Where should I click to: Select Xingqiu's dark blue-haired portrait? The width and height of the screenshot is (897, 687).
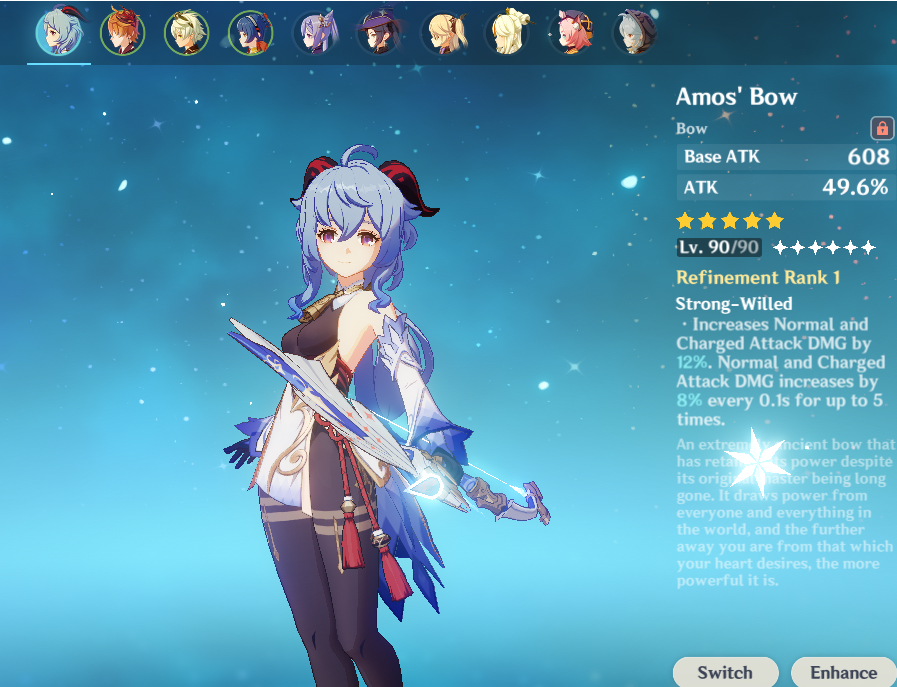click(250, 33)
